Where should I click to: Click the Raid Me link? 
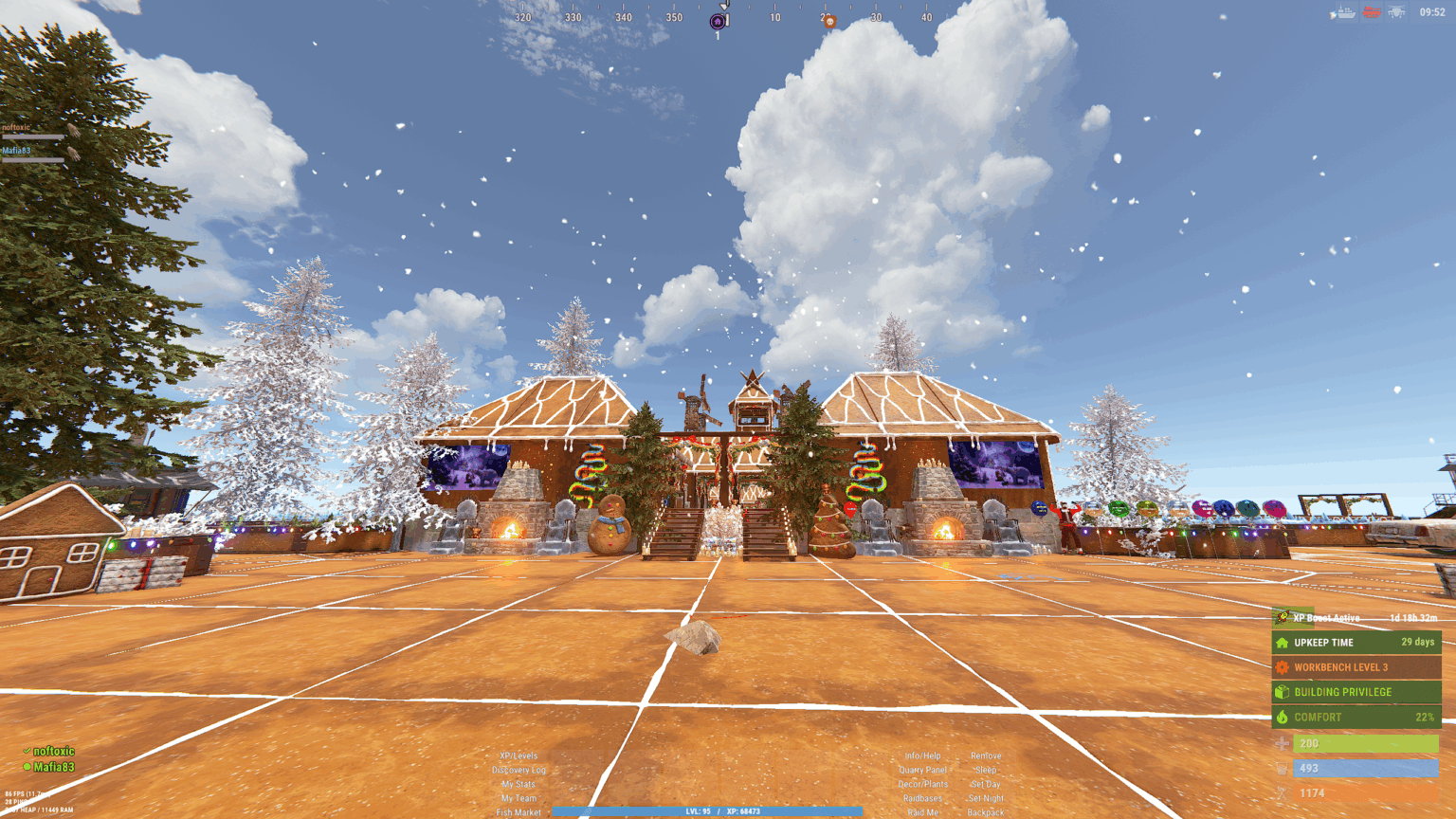[922, 812]
